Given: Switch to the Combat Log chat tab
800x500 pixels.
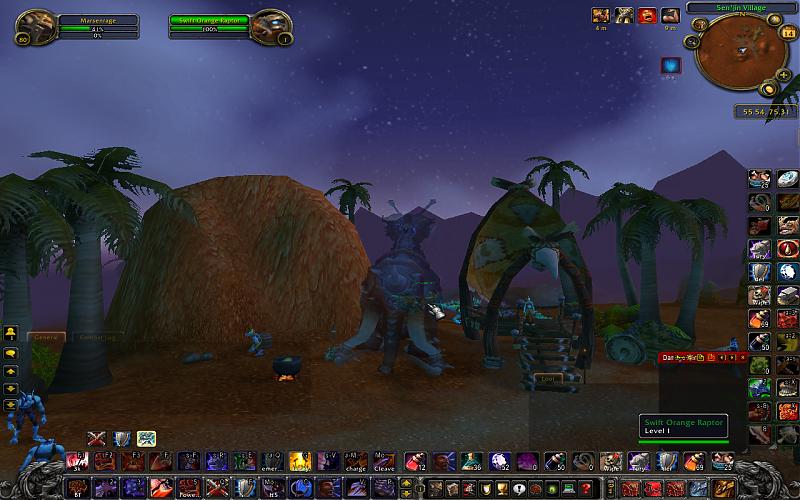Looking at the screenshot, I should tap(97, 337).
